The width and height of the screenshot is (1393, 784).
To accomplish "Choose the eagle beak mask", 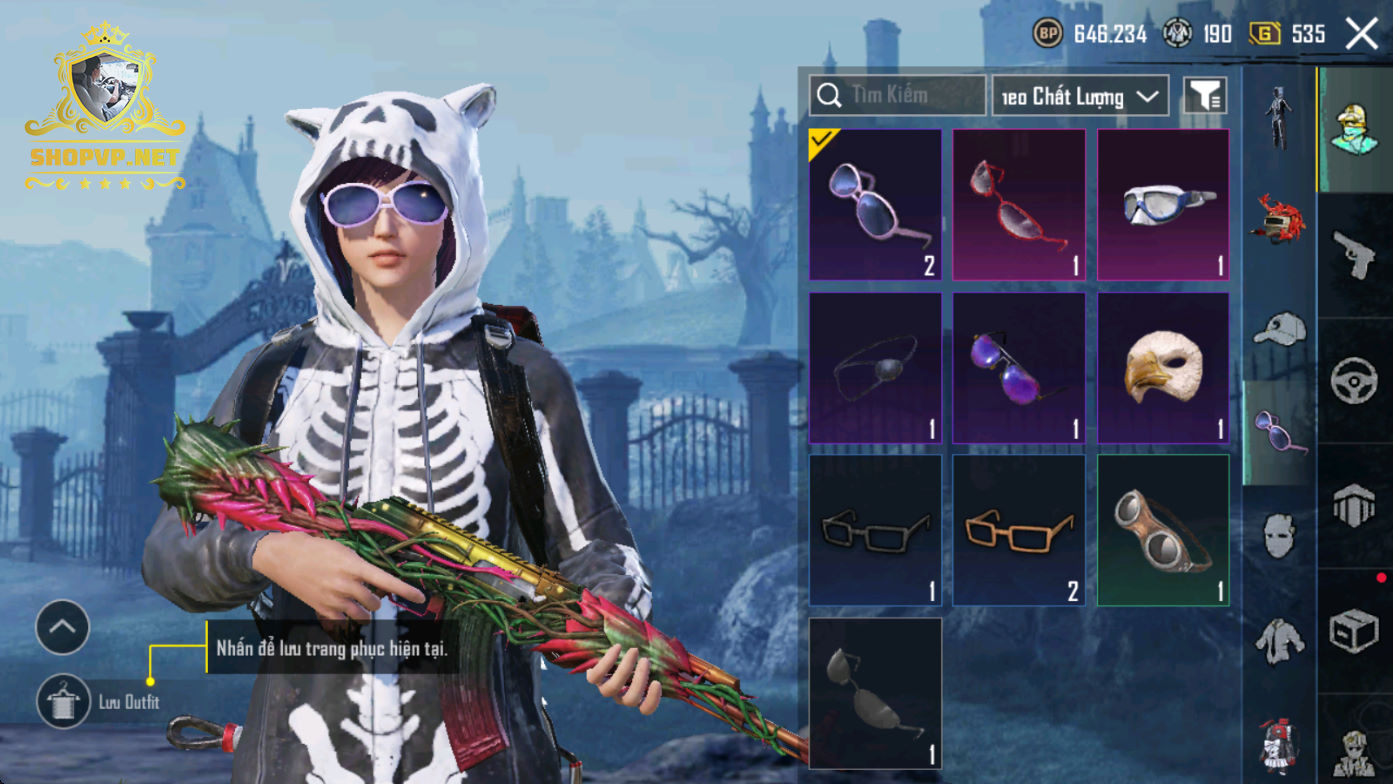I will (x=1163, y=368).
